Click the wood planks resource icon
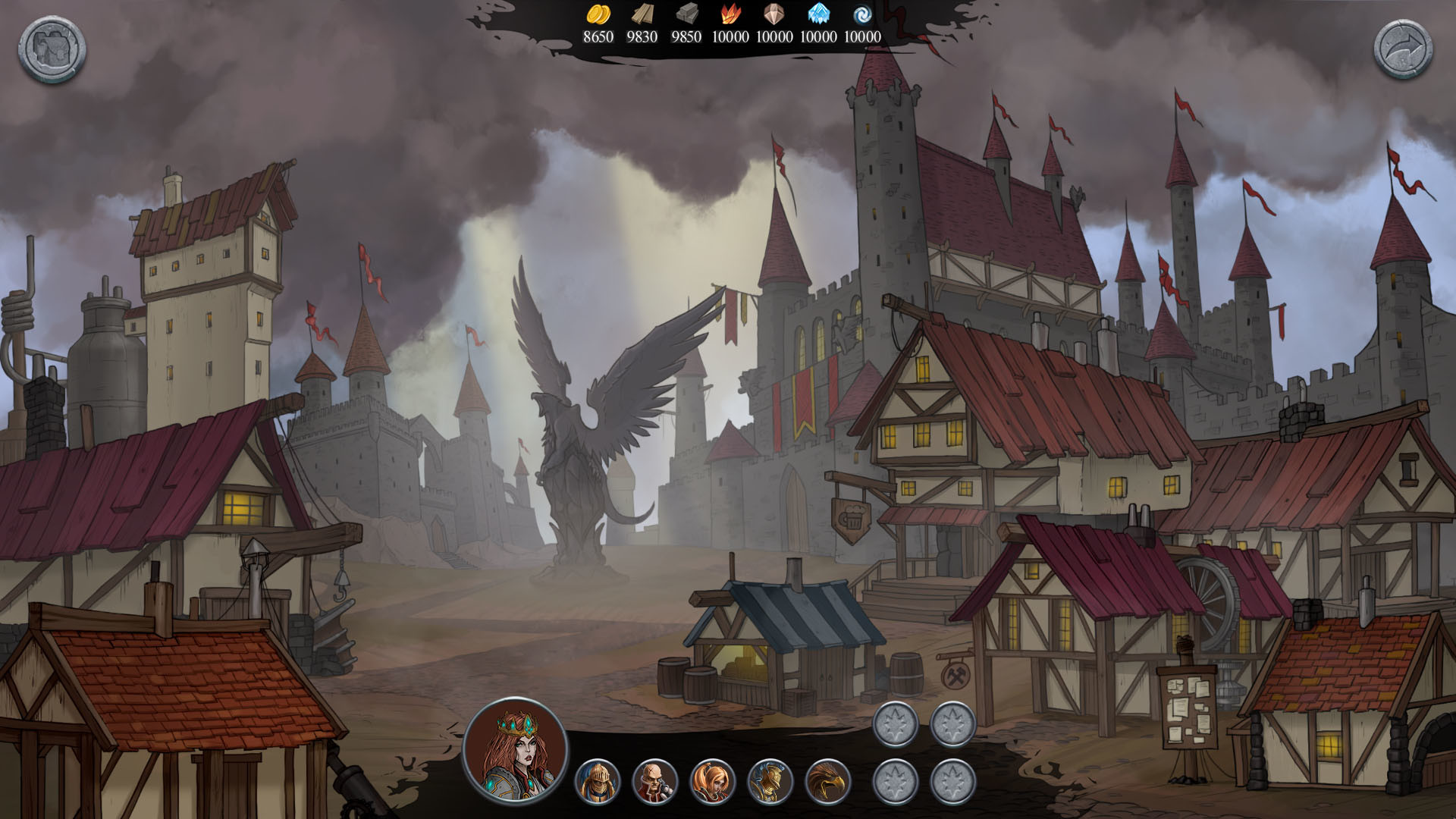This screenshot has height=819, width=1456. 641,14
